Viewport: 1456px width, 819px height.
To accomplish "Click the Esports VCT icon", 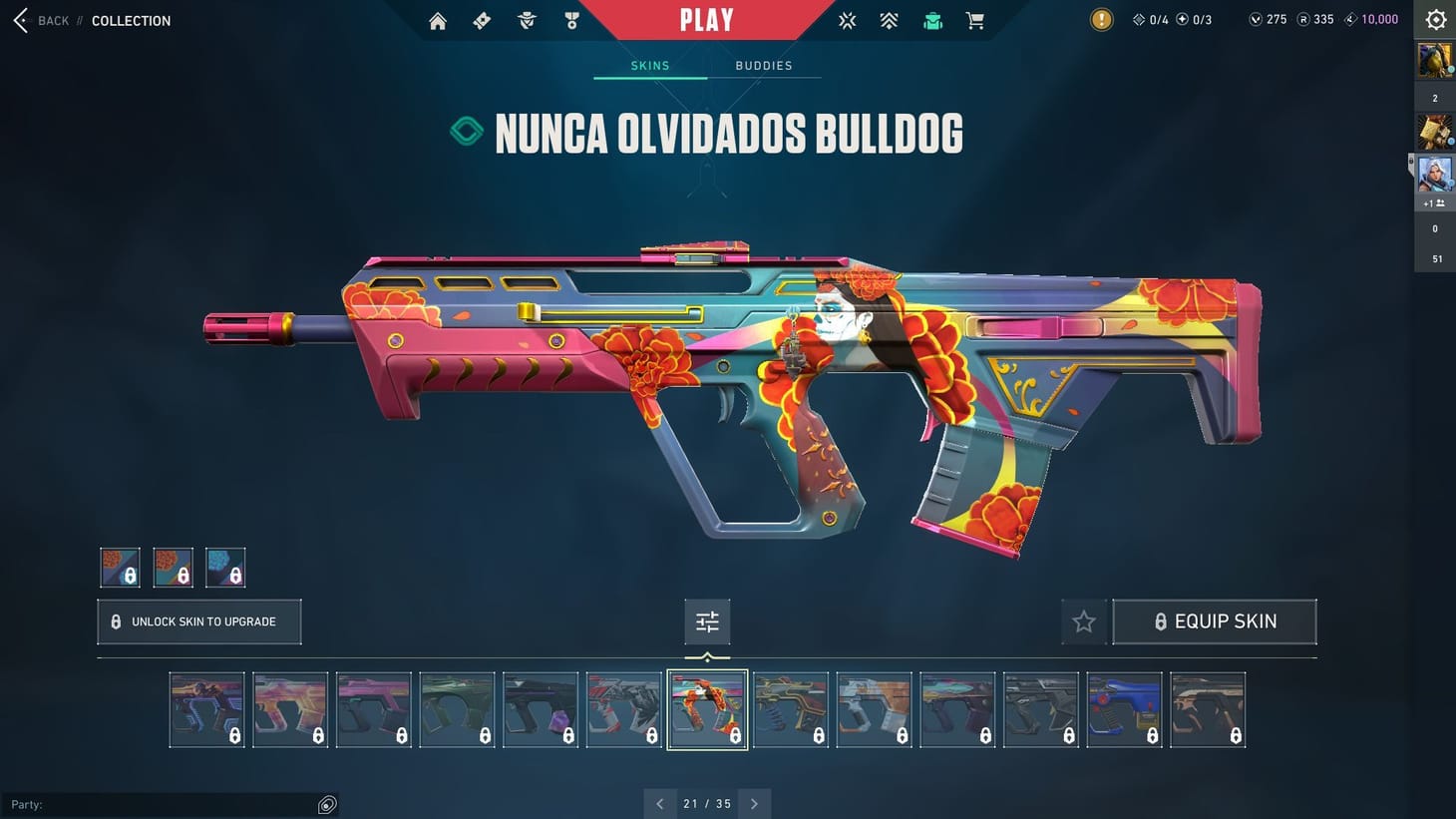I will point(847,19).
